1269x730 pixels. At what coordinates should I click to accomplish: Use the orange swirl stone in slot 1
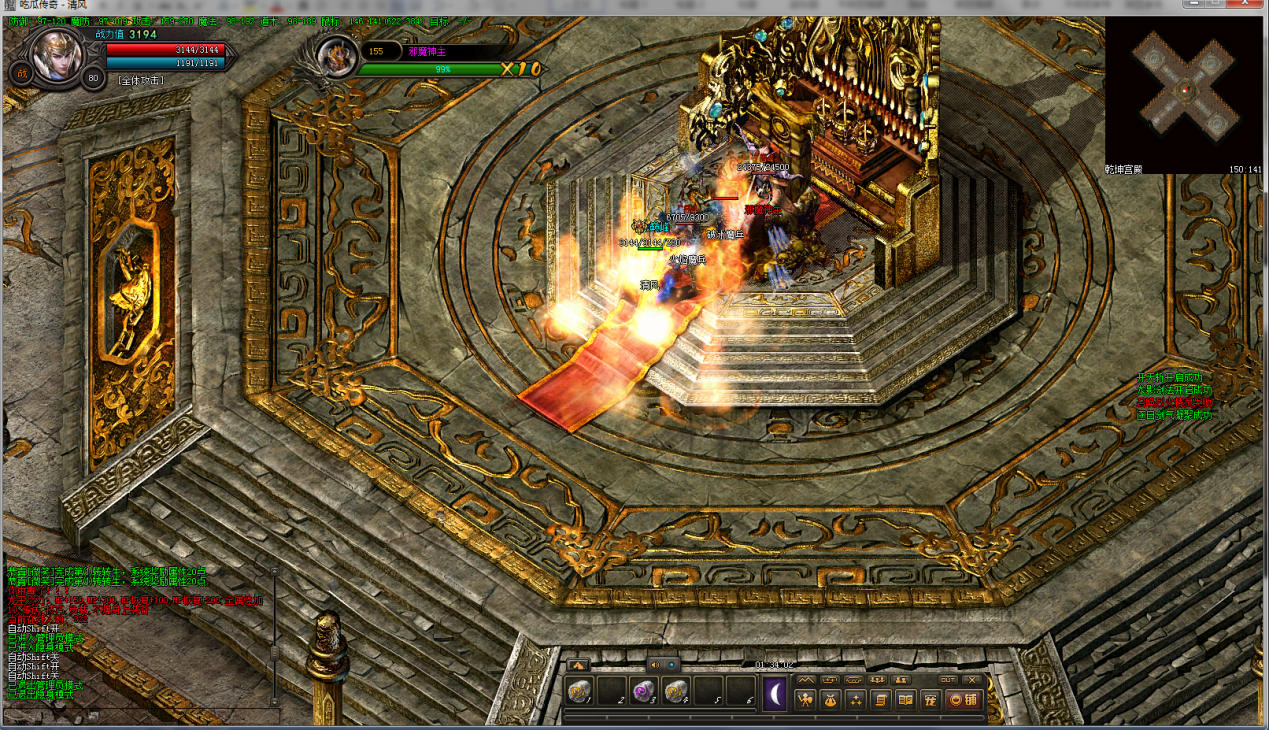point(579,691)
